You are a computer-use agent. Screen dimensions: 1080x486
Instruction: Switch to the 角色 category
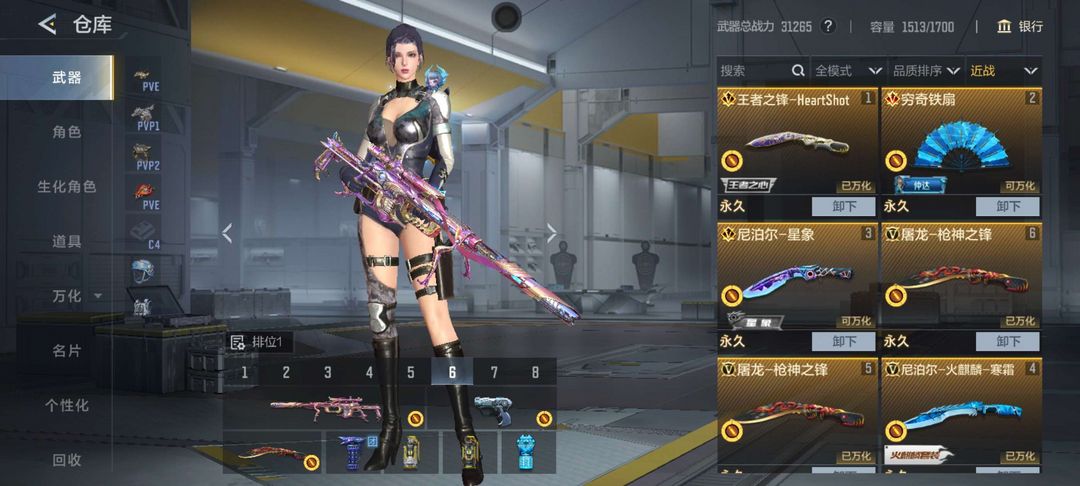point(67,132)
